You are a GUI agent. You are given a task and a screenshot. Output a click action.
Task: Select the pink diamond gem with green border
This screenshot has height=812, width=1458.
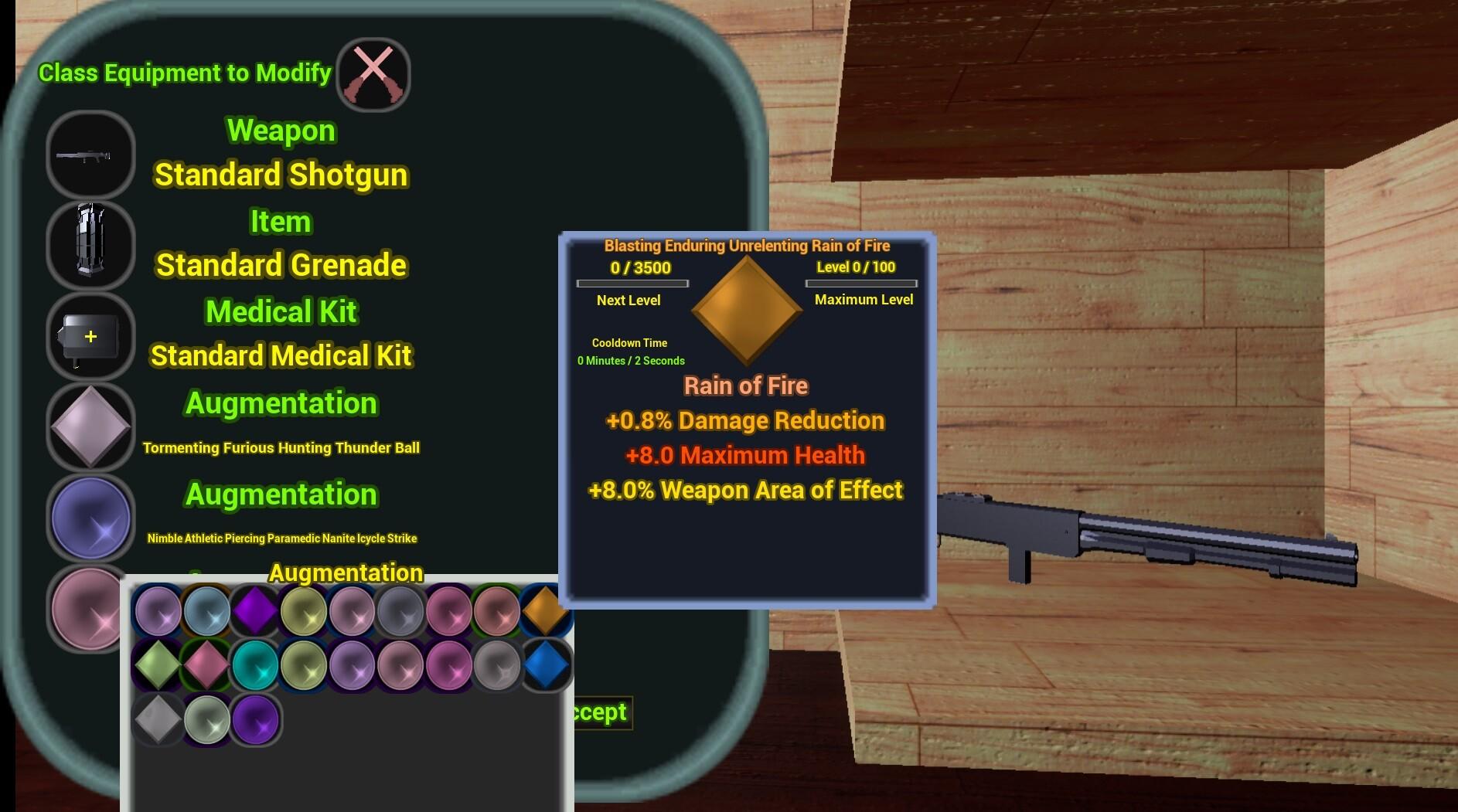point(206,665)
